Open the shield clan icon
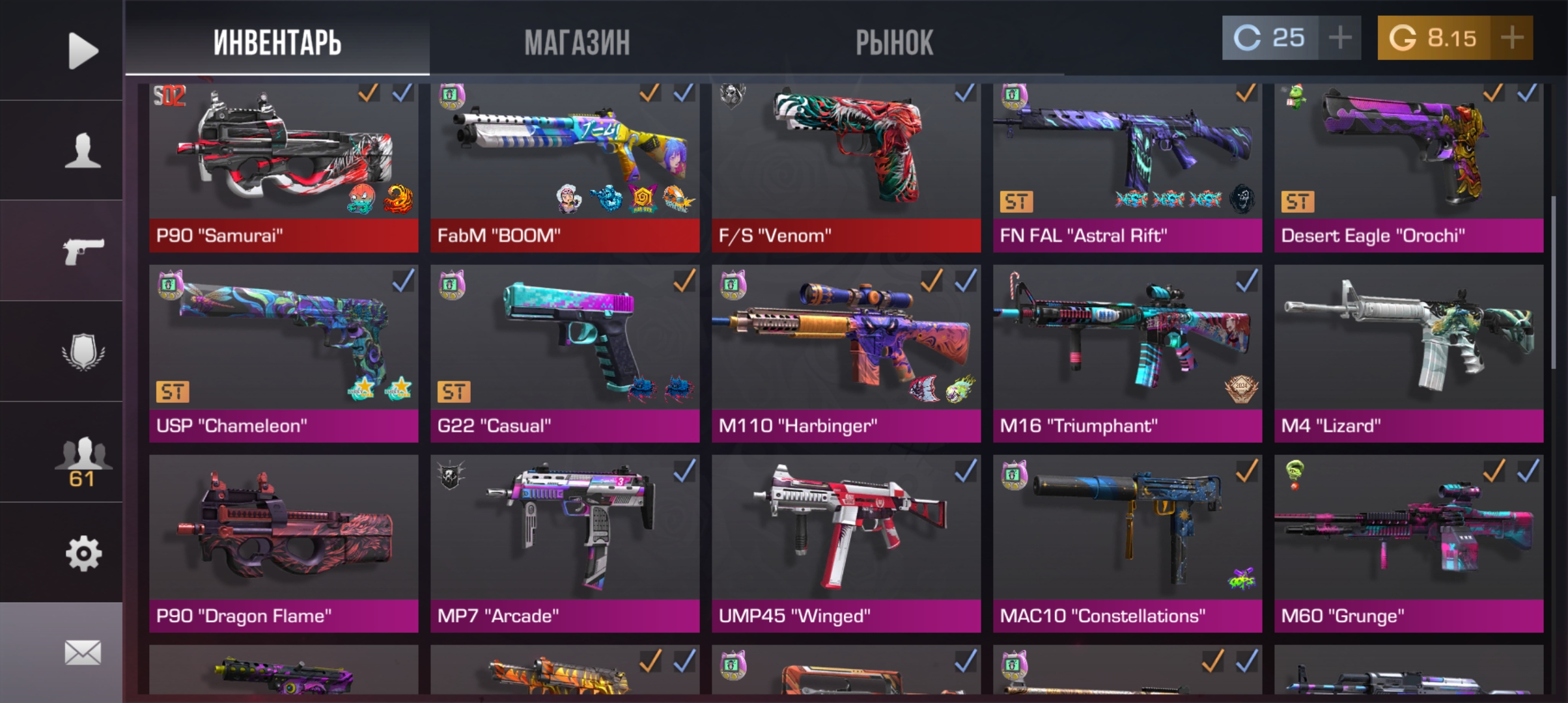 coord(82,352)
